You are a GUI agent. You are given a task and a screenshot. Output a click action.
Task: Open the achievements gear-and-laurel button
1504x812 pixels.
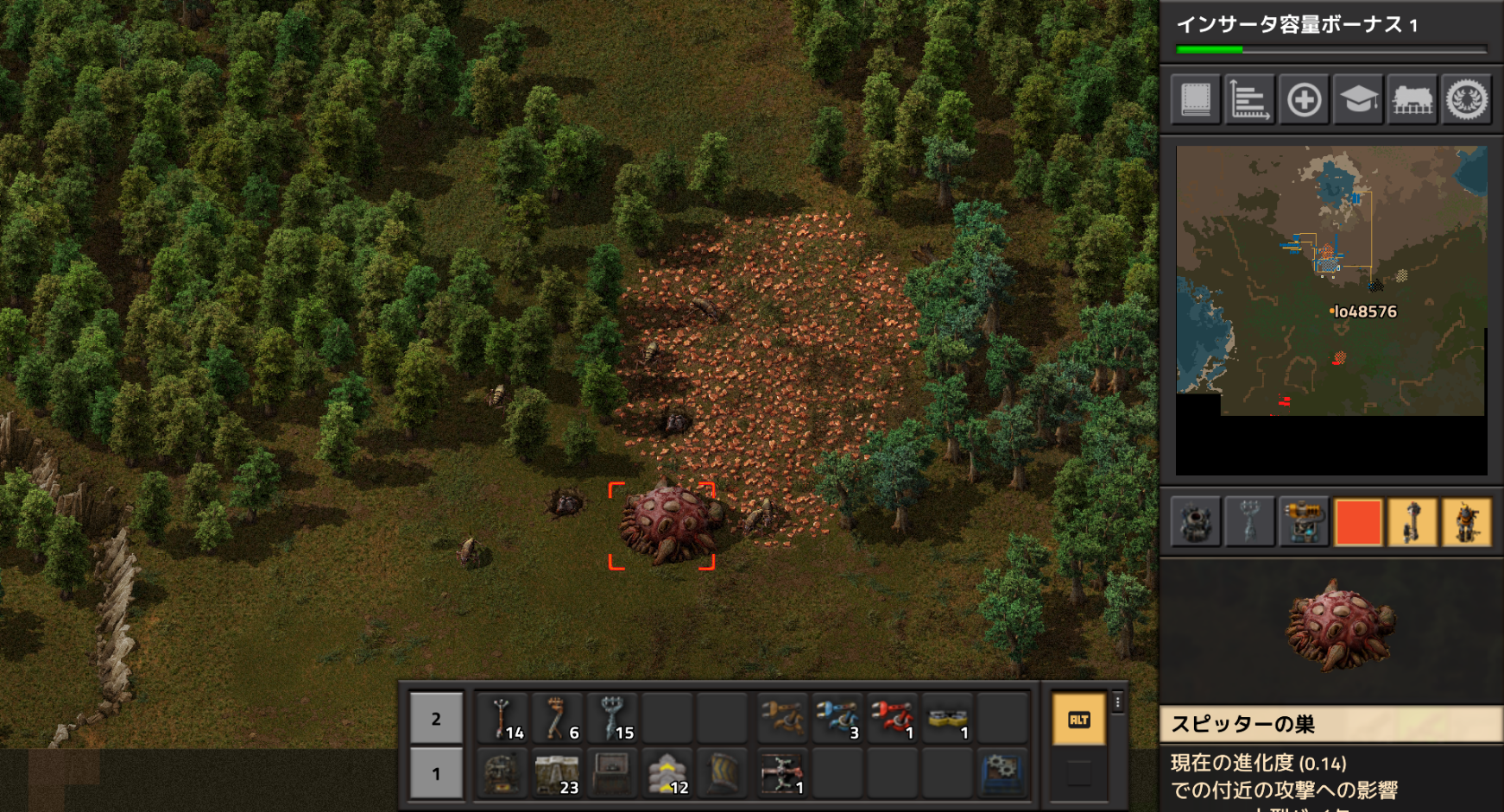(1467, 100)
